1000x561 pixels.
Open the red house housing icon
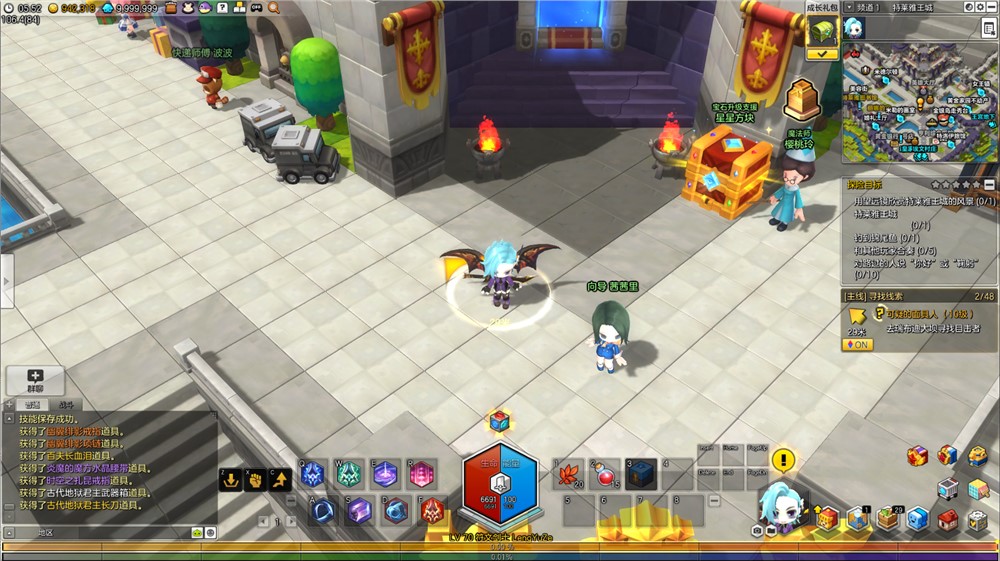(948, 521)
